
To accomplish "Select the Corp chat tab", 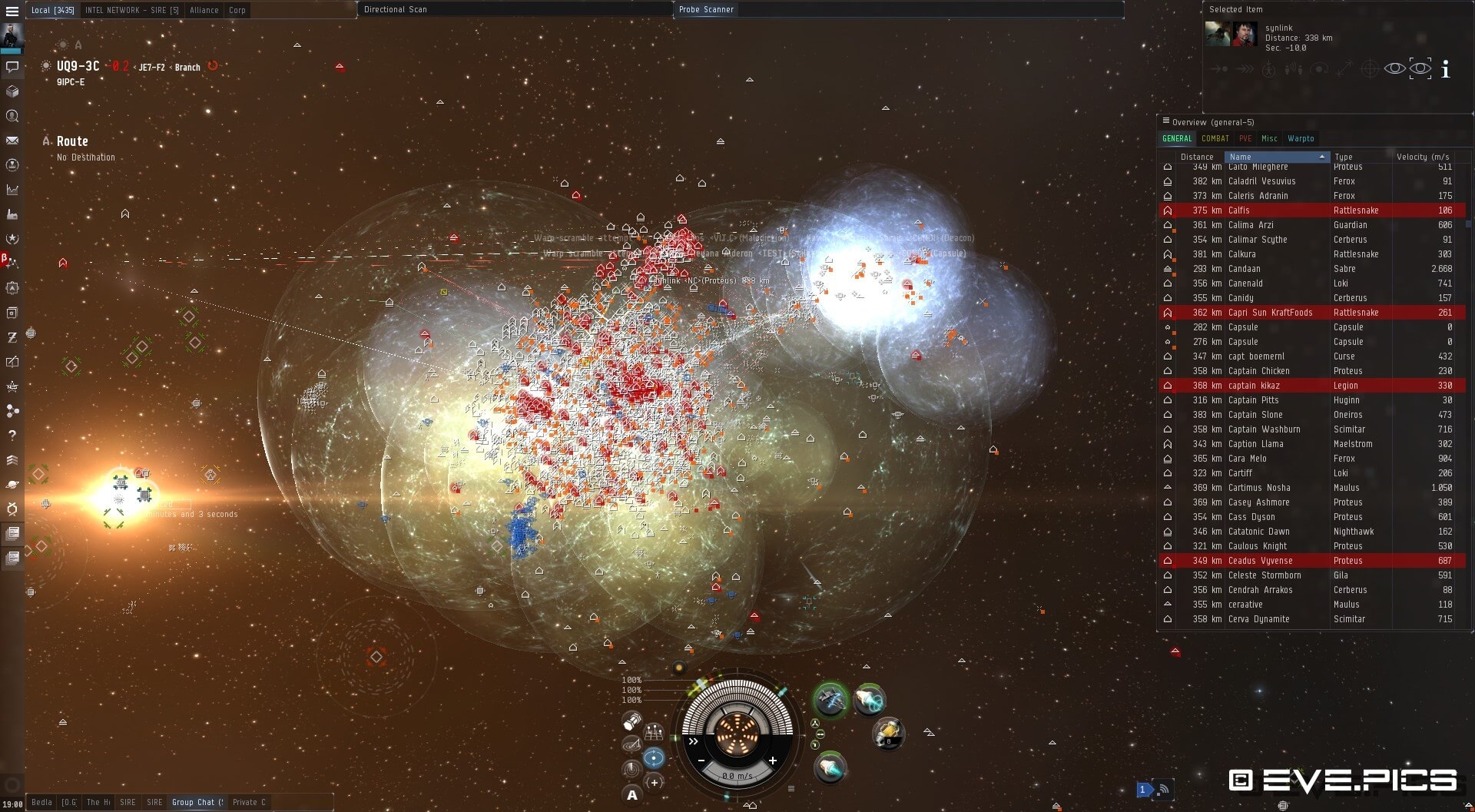I will coord(237,10).
